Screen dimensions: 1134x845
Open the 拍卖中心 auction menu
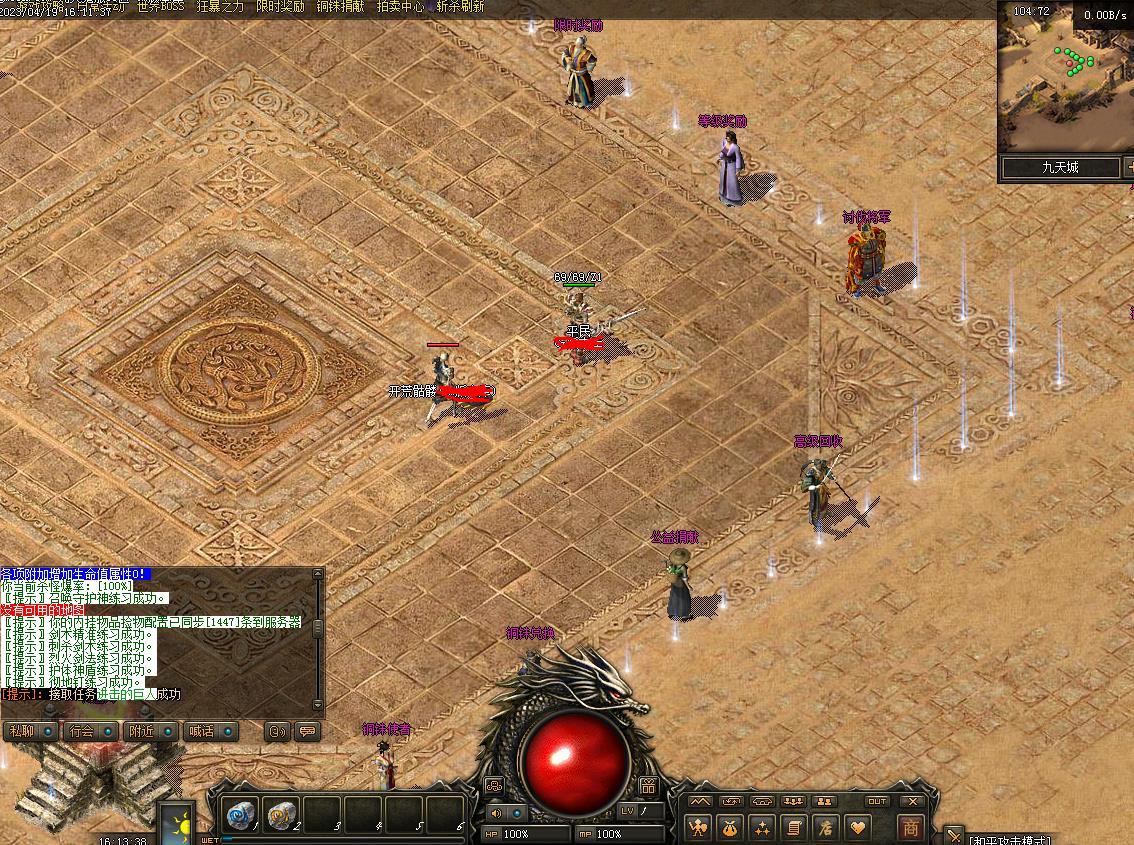point(400,6)
